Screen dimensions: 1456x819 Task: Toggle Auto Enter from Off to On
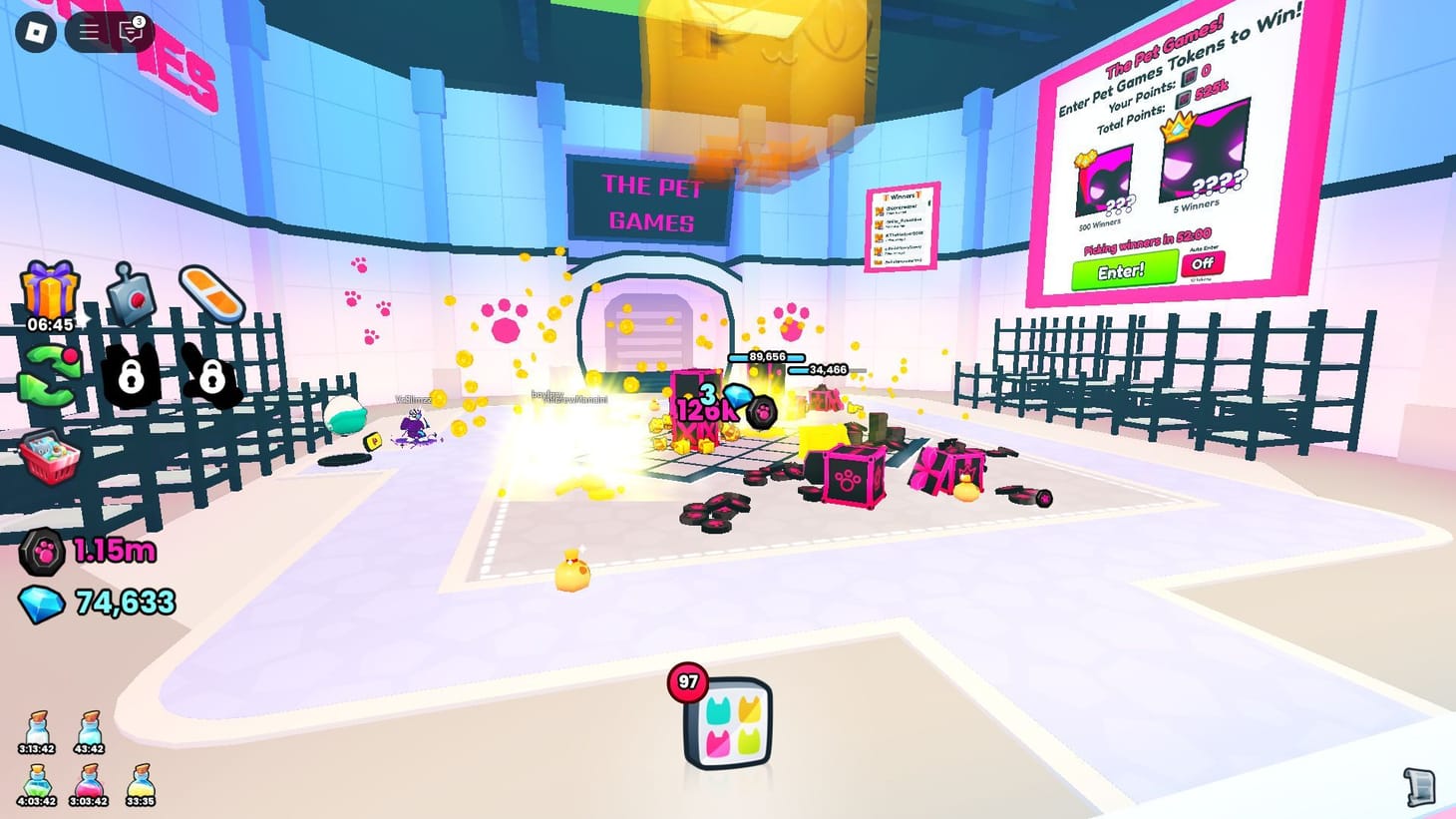pyautogui.click(x=1203, y=263)
